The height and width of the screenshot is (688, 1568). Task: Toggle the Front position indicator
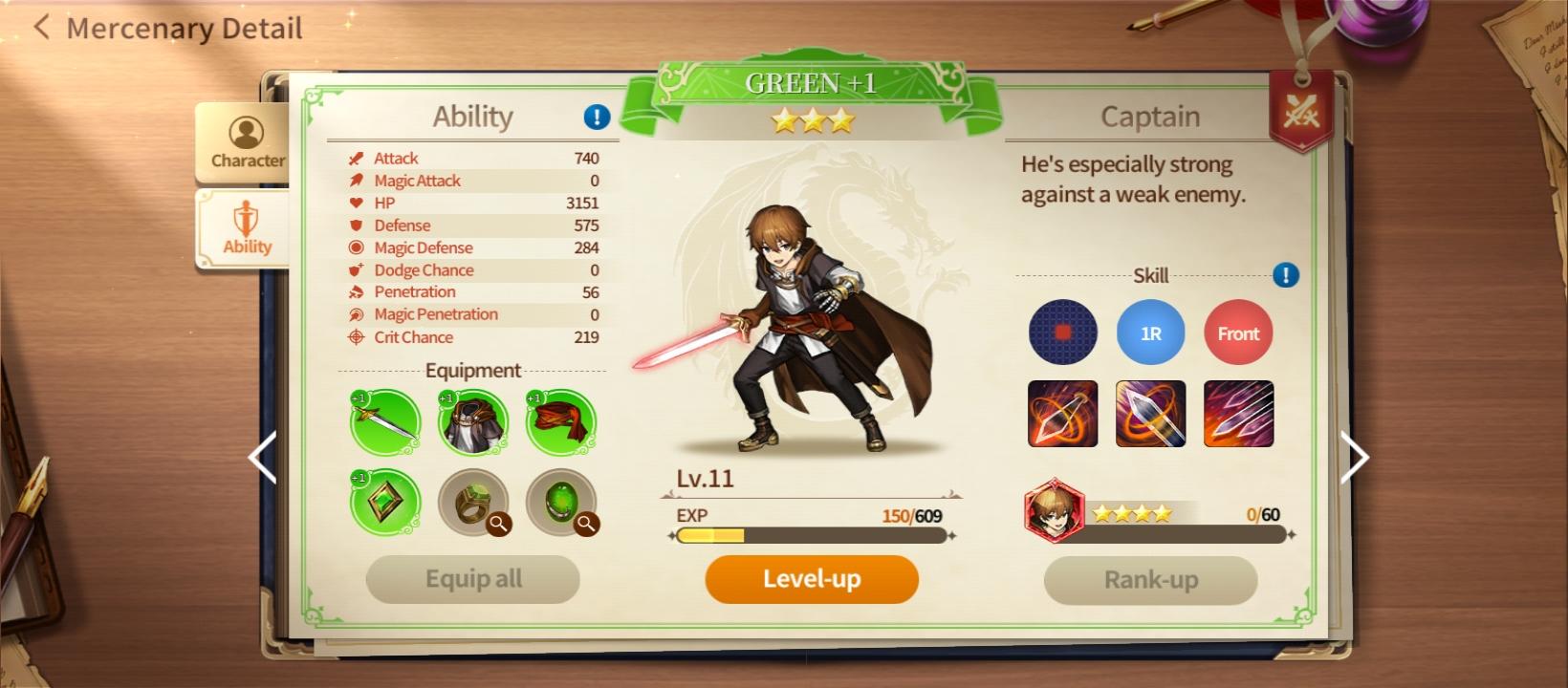tap(1238, 332)
